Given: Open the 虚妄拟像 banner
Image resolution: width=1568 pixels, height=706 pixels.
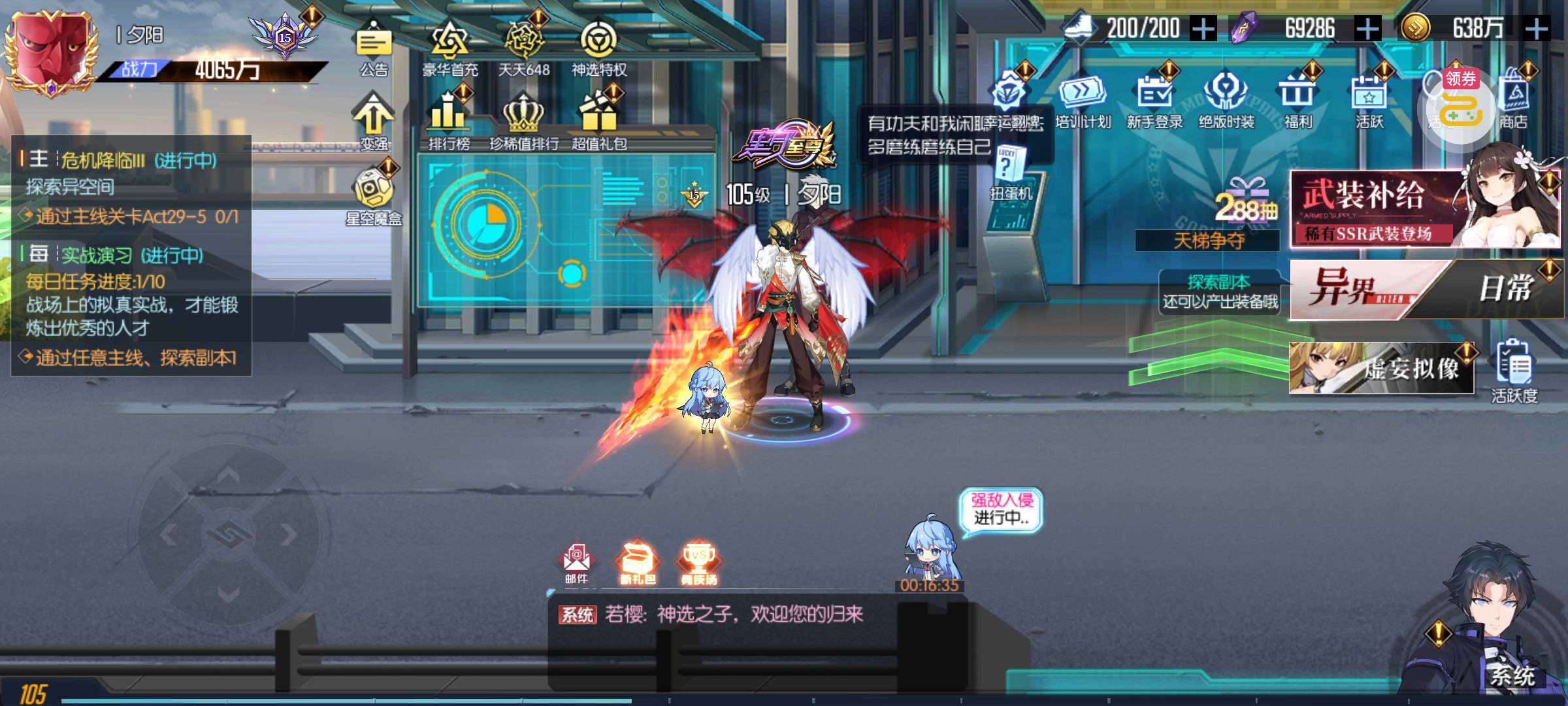Looking at the screenshot, I should [x=1381, y=368].
